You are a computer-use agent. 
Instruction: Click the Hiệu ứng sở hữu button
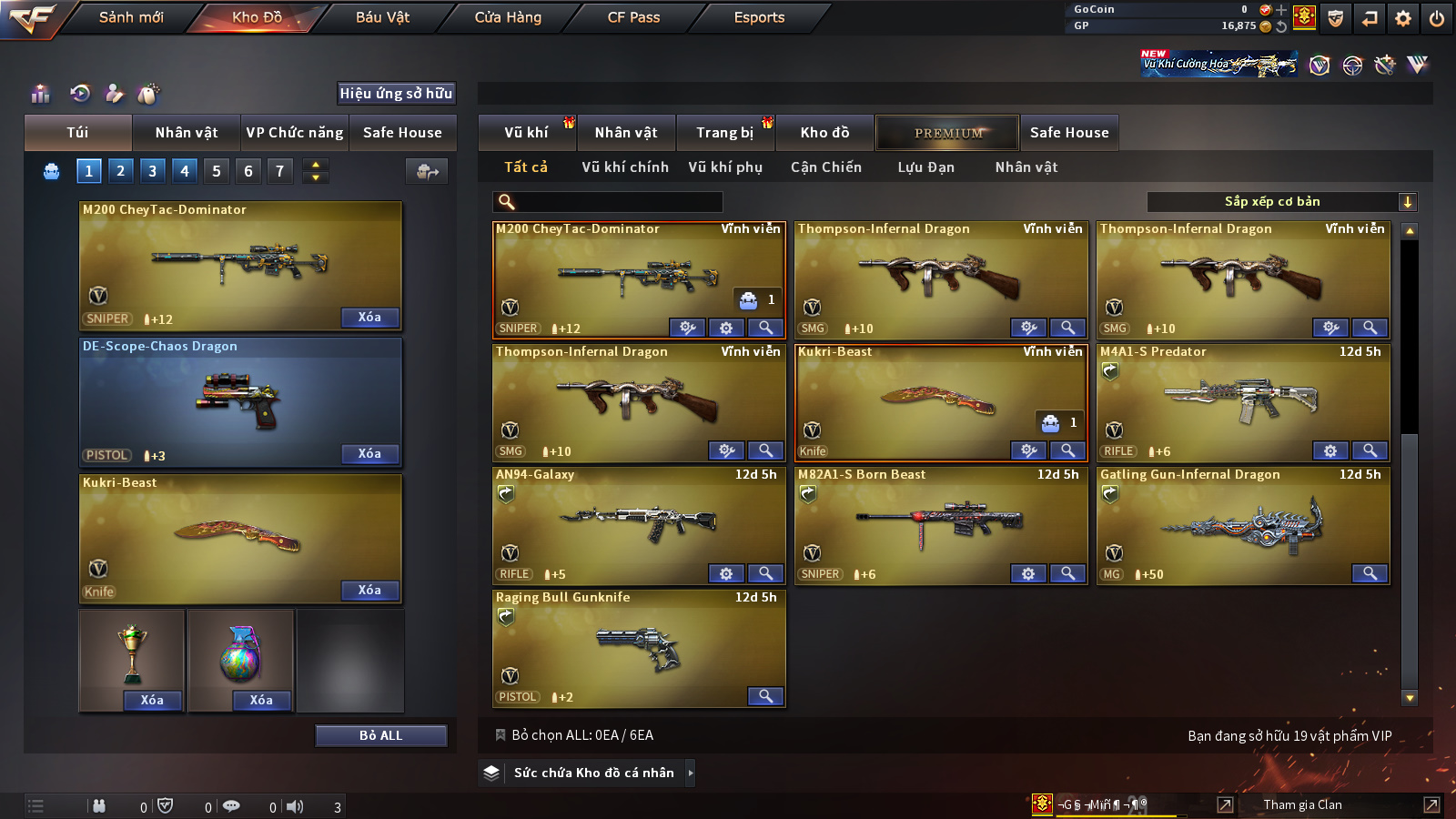(396, 94)
